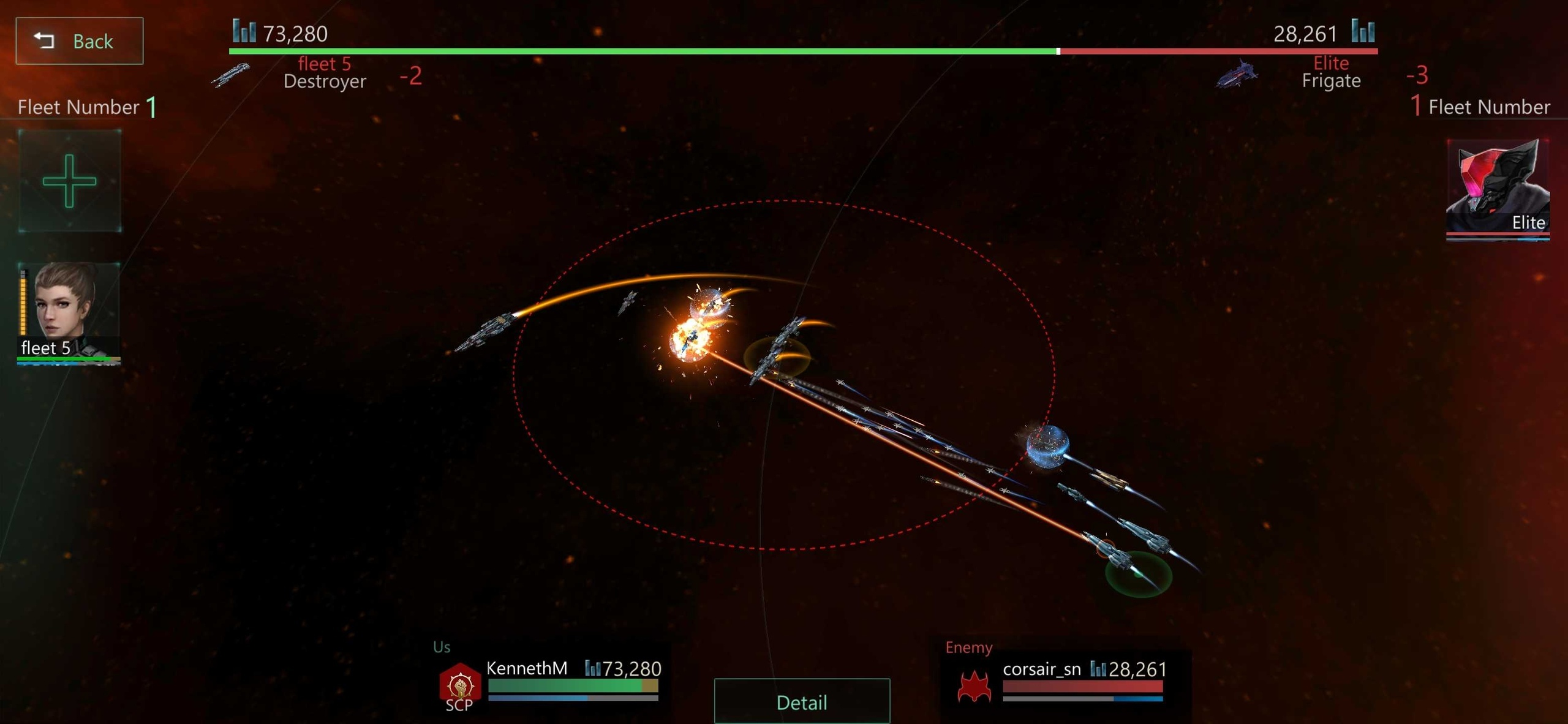Add a fleet with the plus slot

69,181
